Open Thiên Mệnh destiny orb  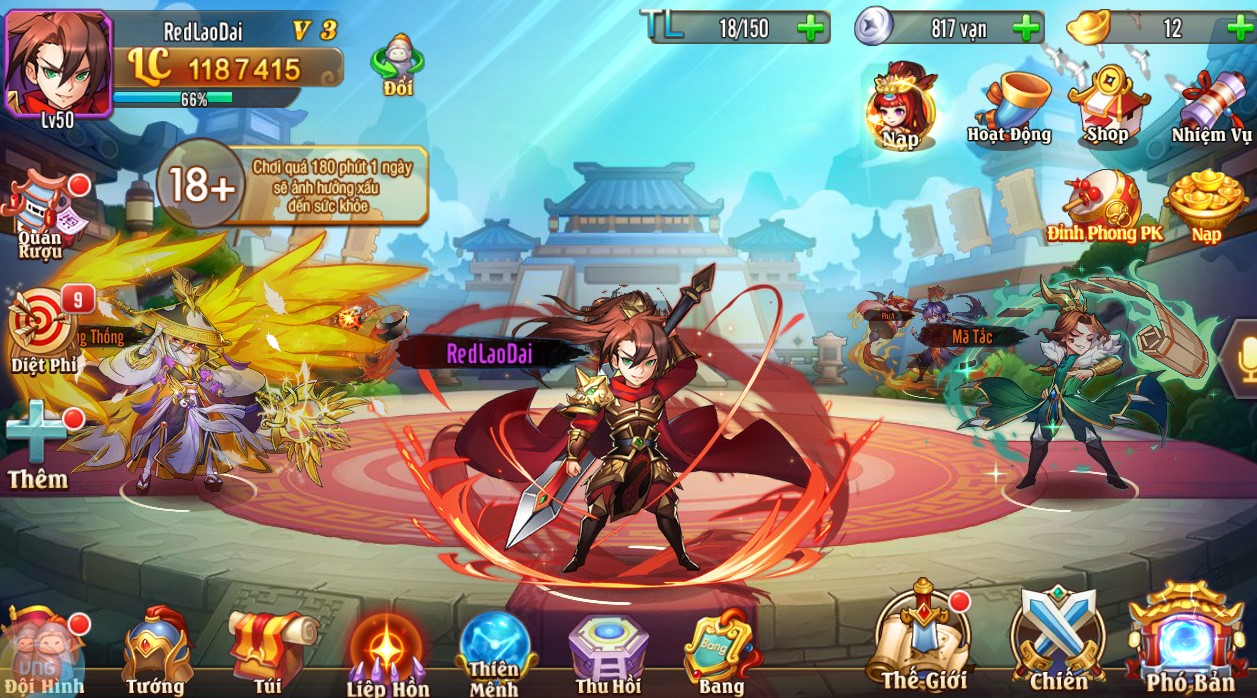(495, 652)
